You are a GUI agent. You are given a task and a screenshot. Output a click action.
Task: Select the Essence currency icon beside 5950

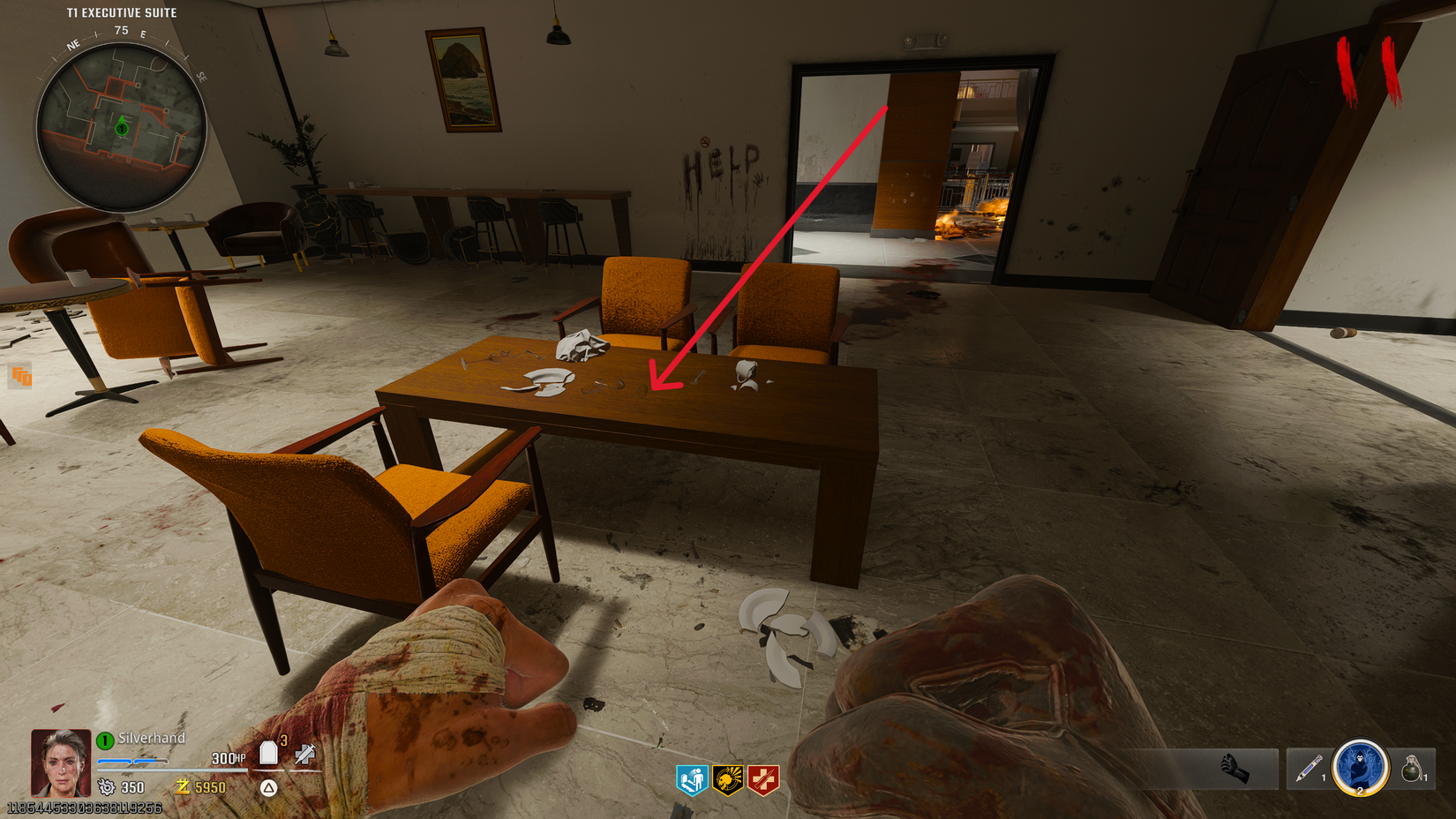pyautogui.click(x=182, y=786)
